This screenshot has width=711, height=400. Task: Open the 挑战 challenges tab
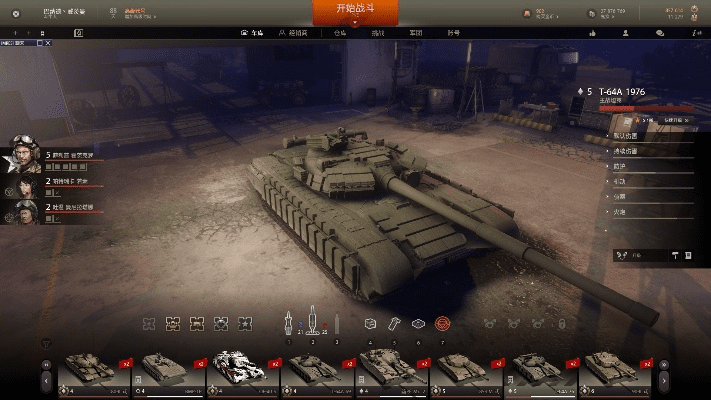[x=377, y=33]
